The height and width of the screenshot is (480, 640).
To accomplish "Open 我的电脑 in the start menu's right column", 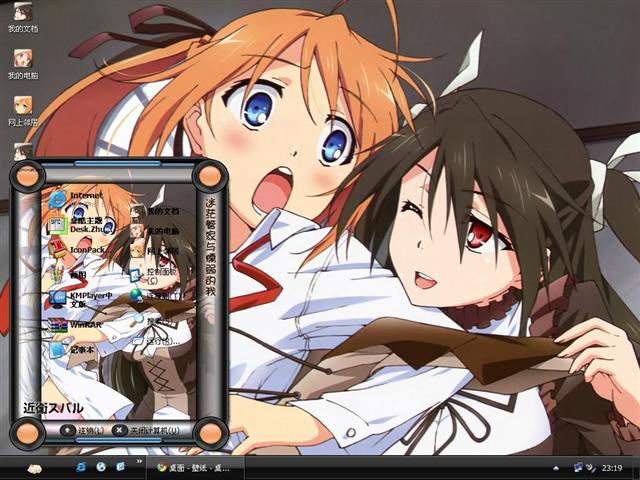I will tap(154, 231).
